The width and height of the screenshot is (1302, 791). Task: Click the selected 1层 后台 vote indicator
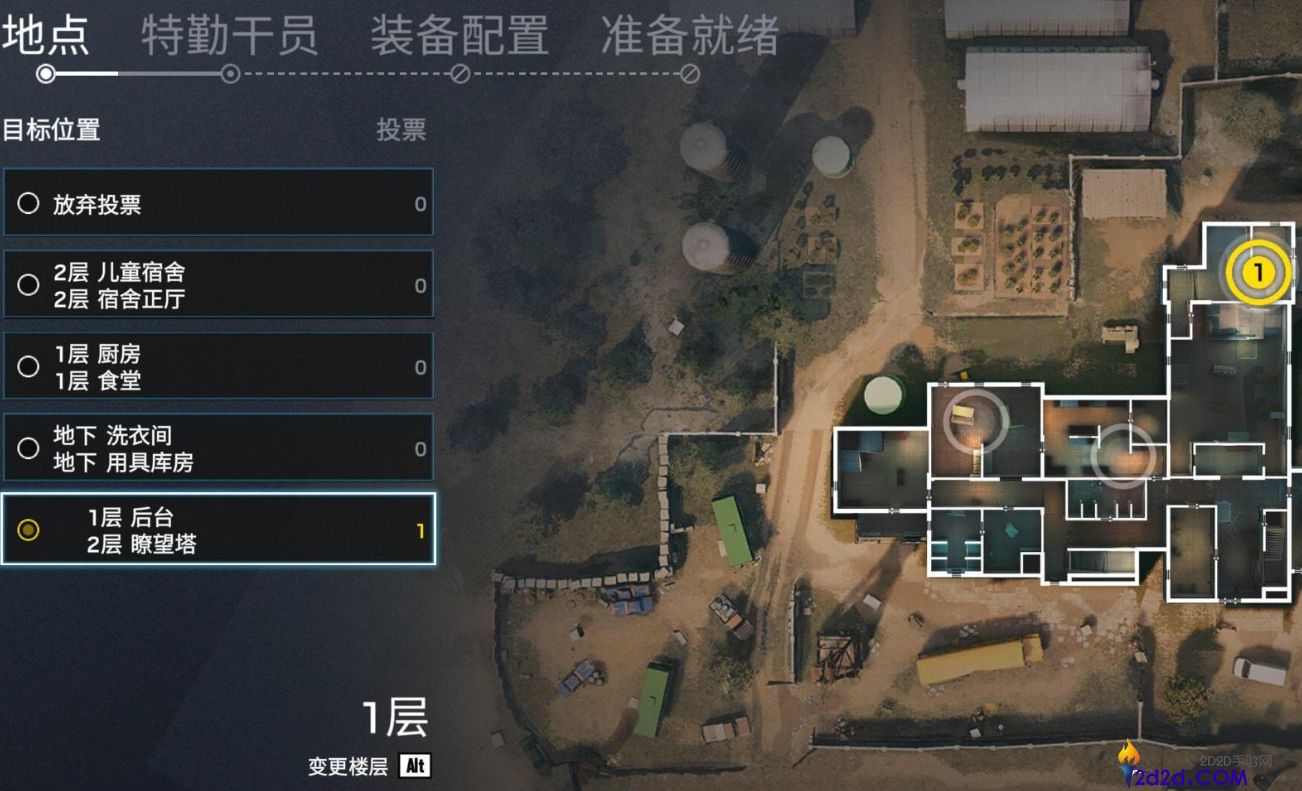click(28, 531)
